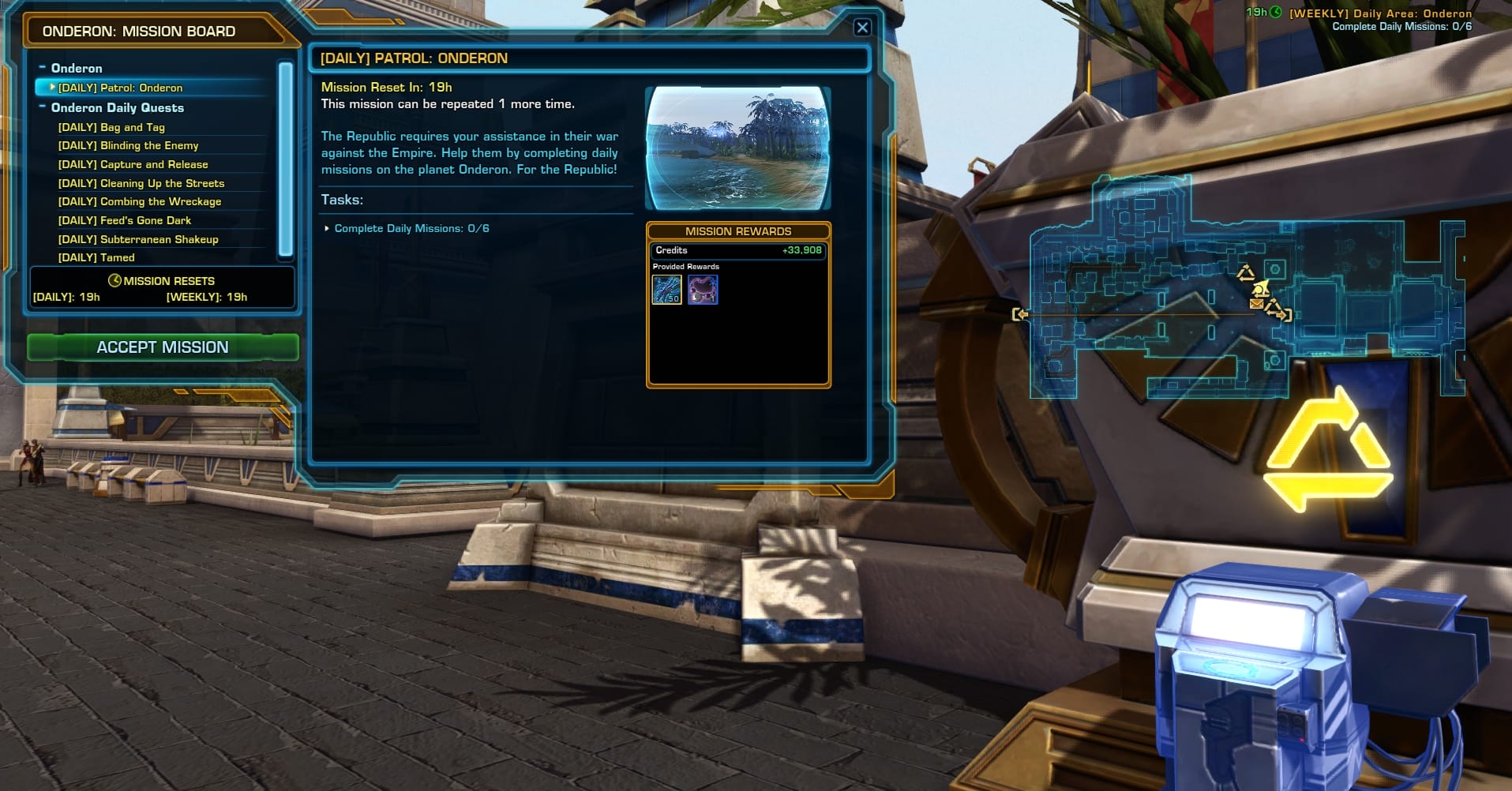
Task: Select Blinding the Enemy mission
Action: [x=128, y=145]
